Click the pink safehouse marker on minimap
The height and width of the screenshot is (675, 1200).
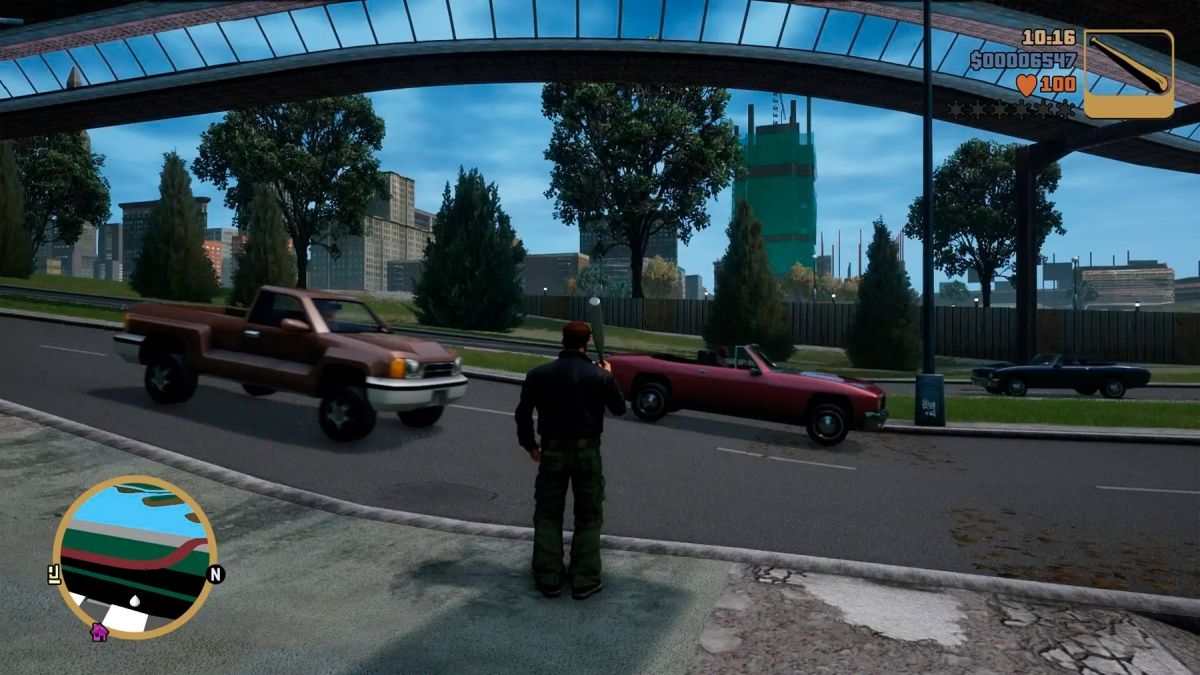98,632
